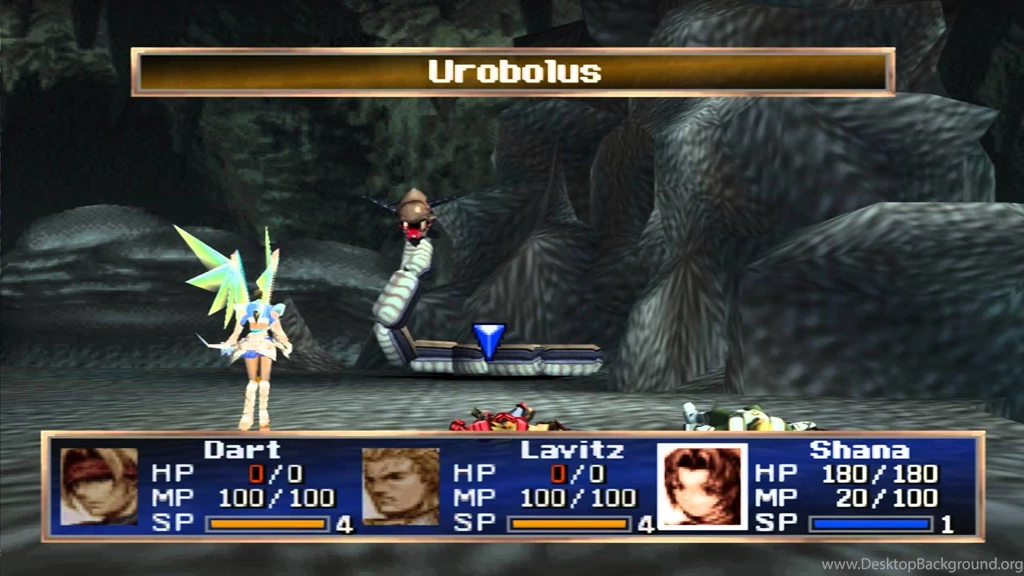Click Shana's highlighted portrait
The height and width of the screenshot is (576, 1024).
tap(702, 486)
